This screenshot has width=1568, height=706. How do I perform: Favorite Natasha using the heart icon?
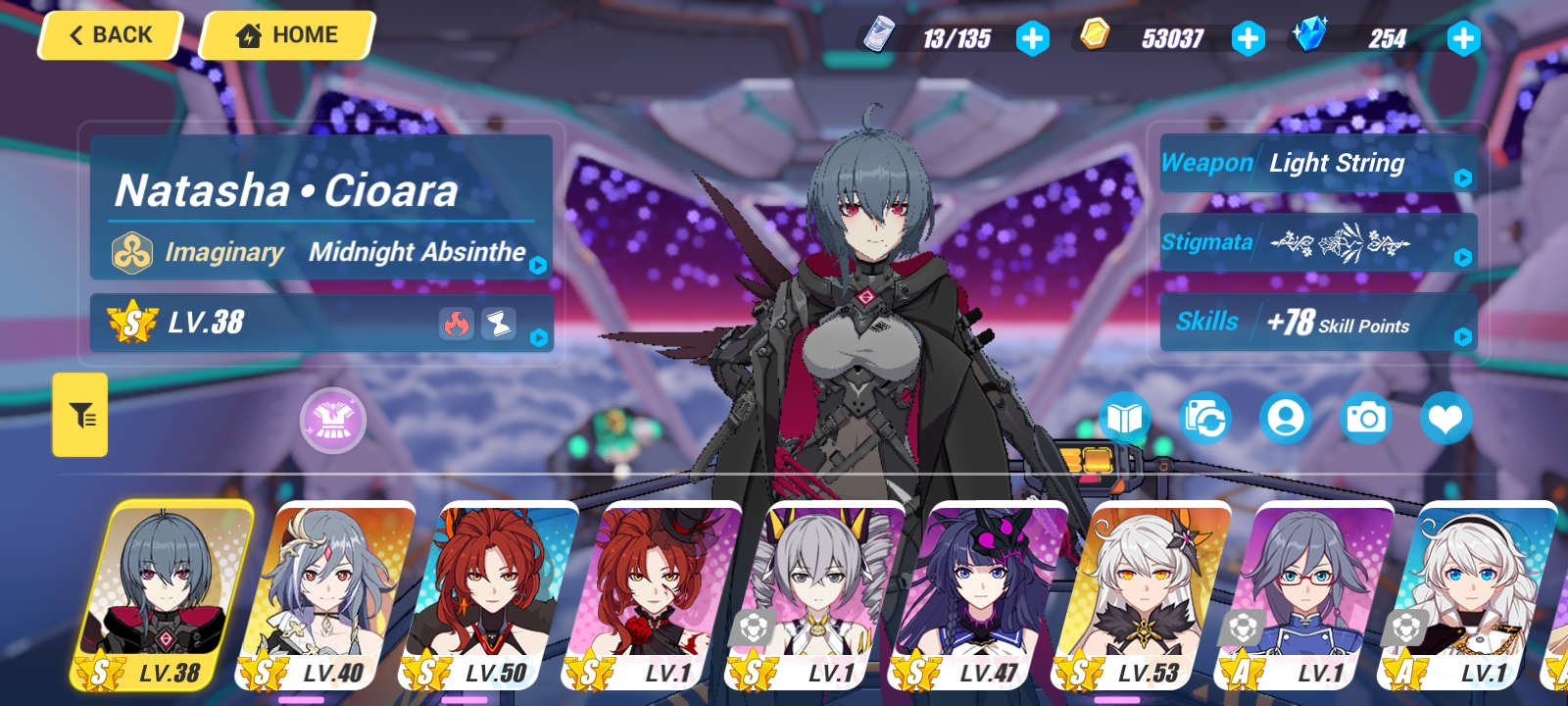pos(1446,417)
